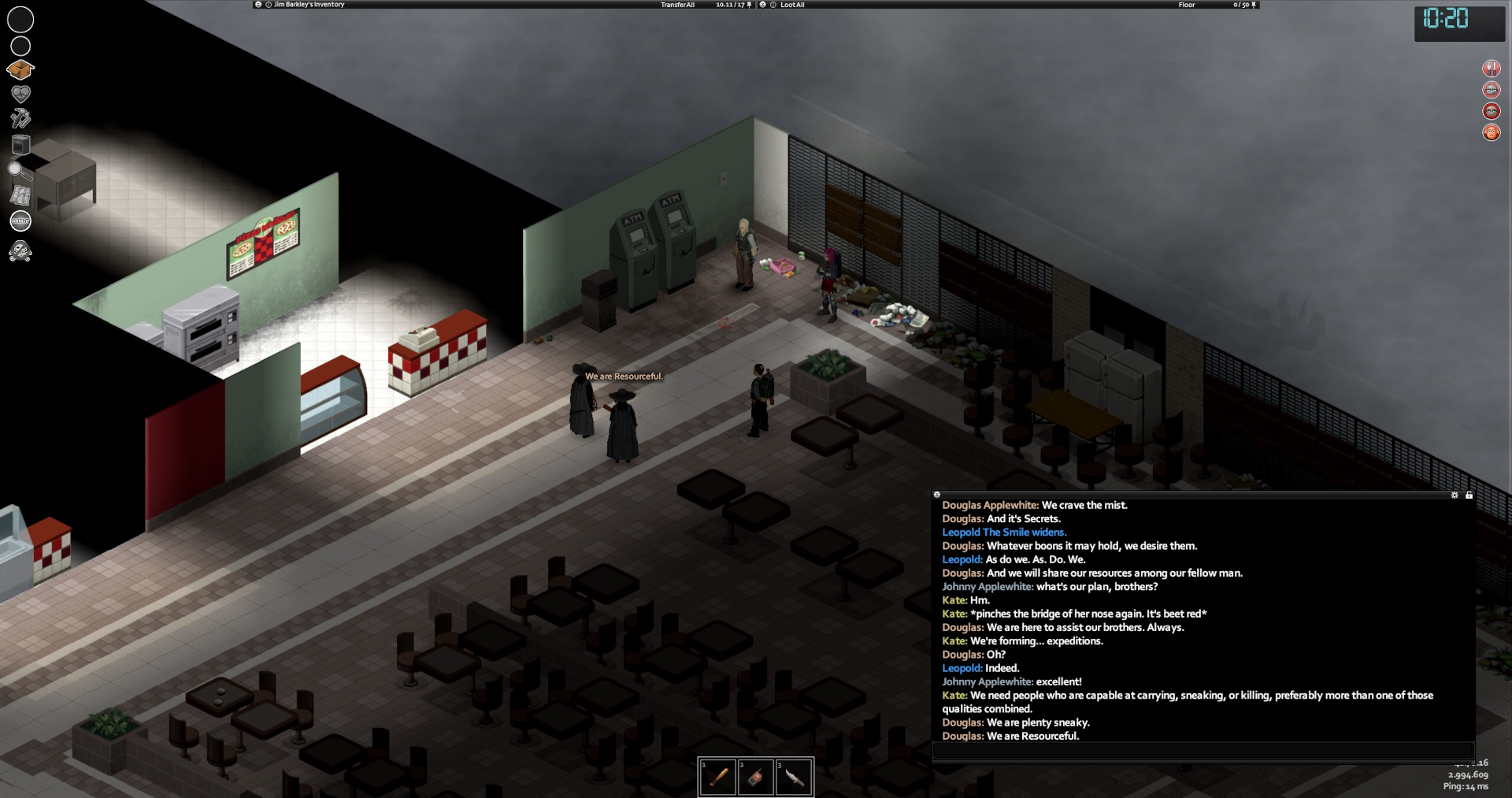Open the CLIENT round button
Image resolution: width=1512 pixels, height=798 pixels.
[20, 221]
